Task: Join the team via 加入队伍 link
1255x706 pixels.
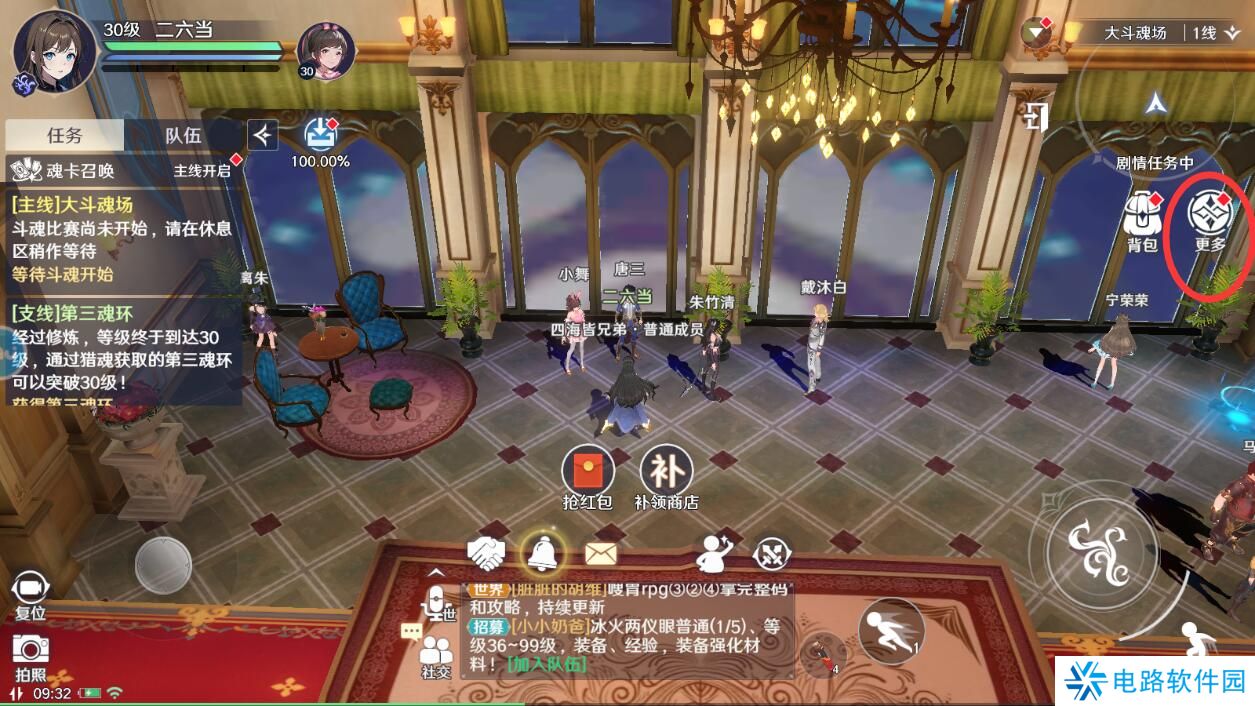Action: pyautogui.click(x=546, y=664)
